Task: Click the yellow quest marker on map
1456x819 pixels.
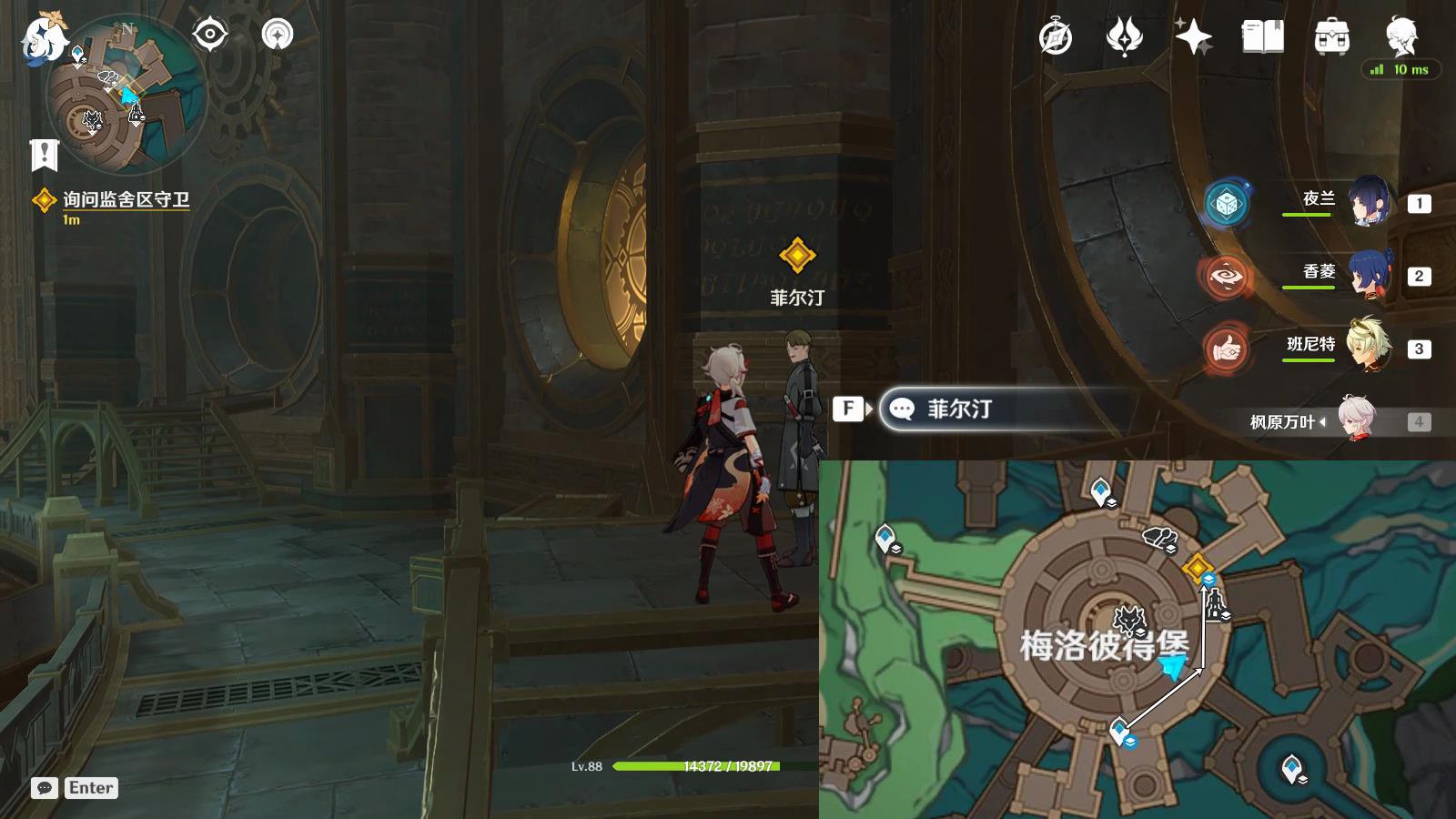Action: click(x=1196, y=567)
